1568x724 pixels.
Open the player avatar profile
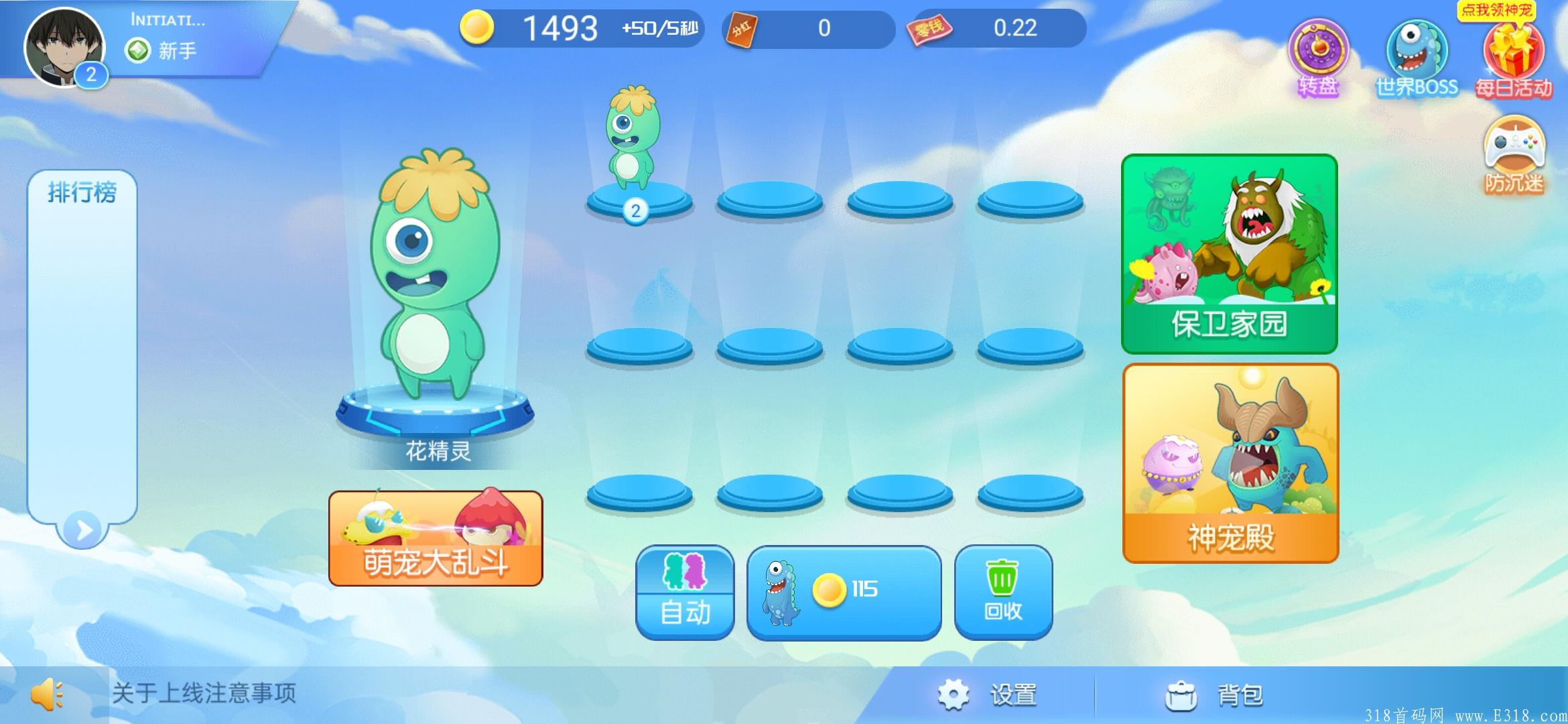coord(64,48)
